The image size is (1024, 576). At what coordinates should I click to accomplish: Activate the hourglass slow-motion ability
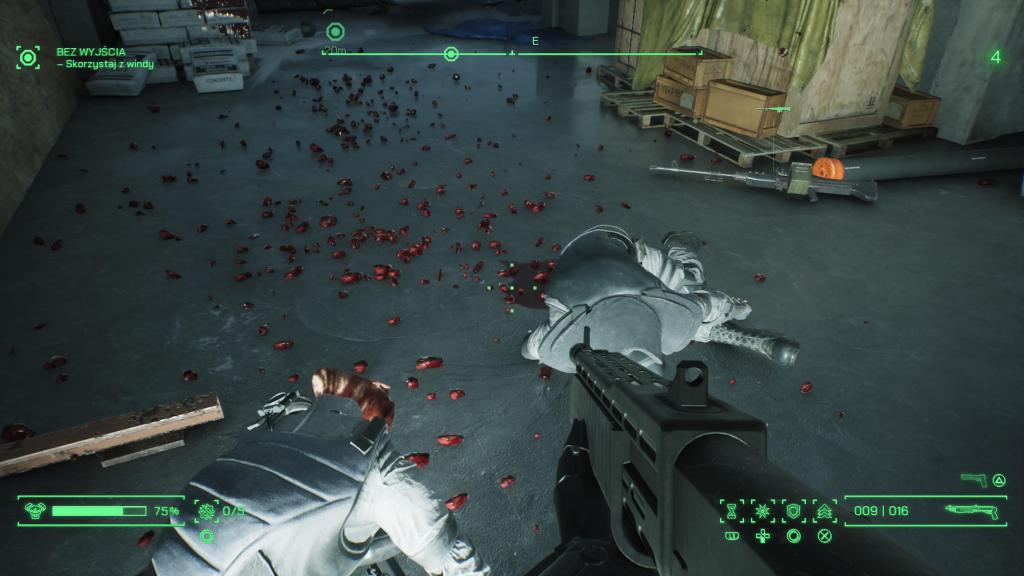(x=733, y=511)
